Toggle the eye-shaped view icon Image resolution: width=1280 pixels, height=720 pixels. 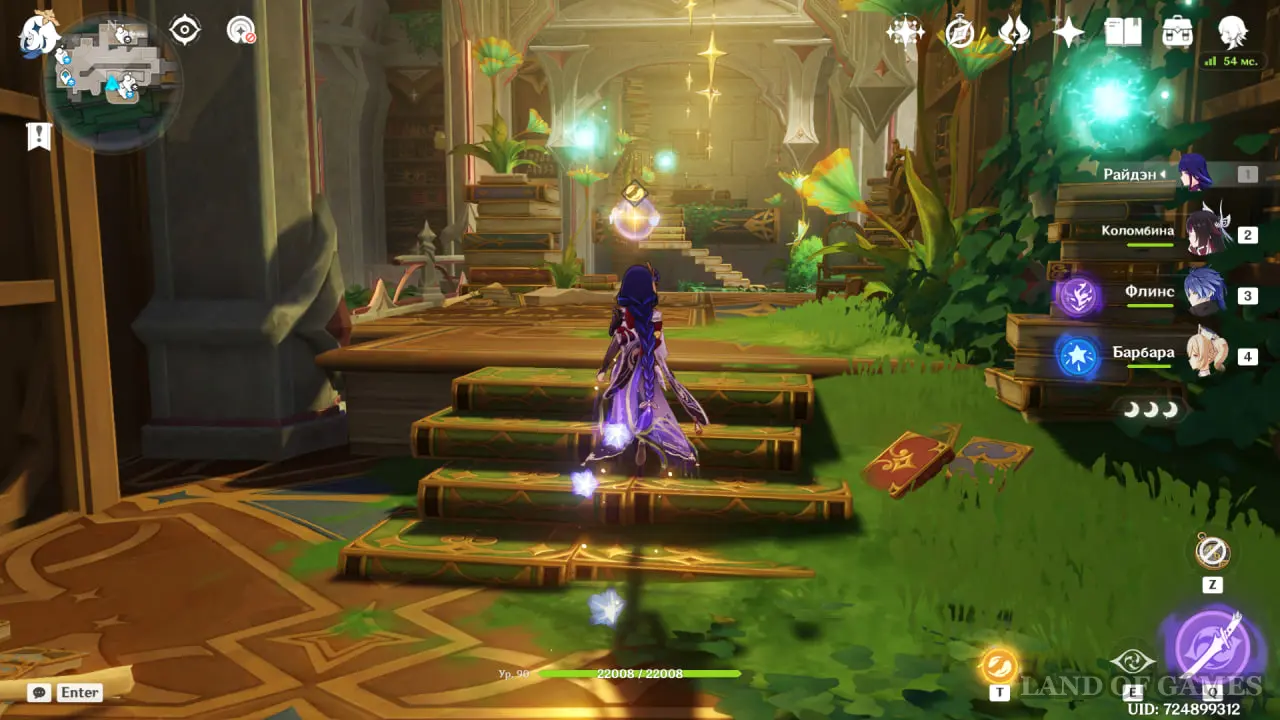tap(185, 30)
